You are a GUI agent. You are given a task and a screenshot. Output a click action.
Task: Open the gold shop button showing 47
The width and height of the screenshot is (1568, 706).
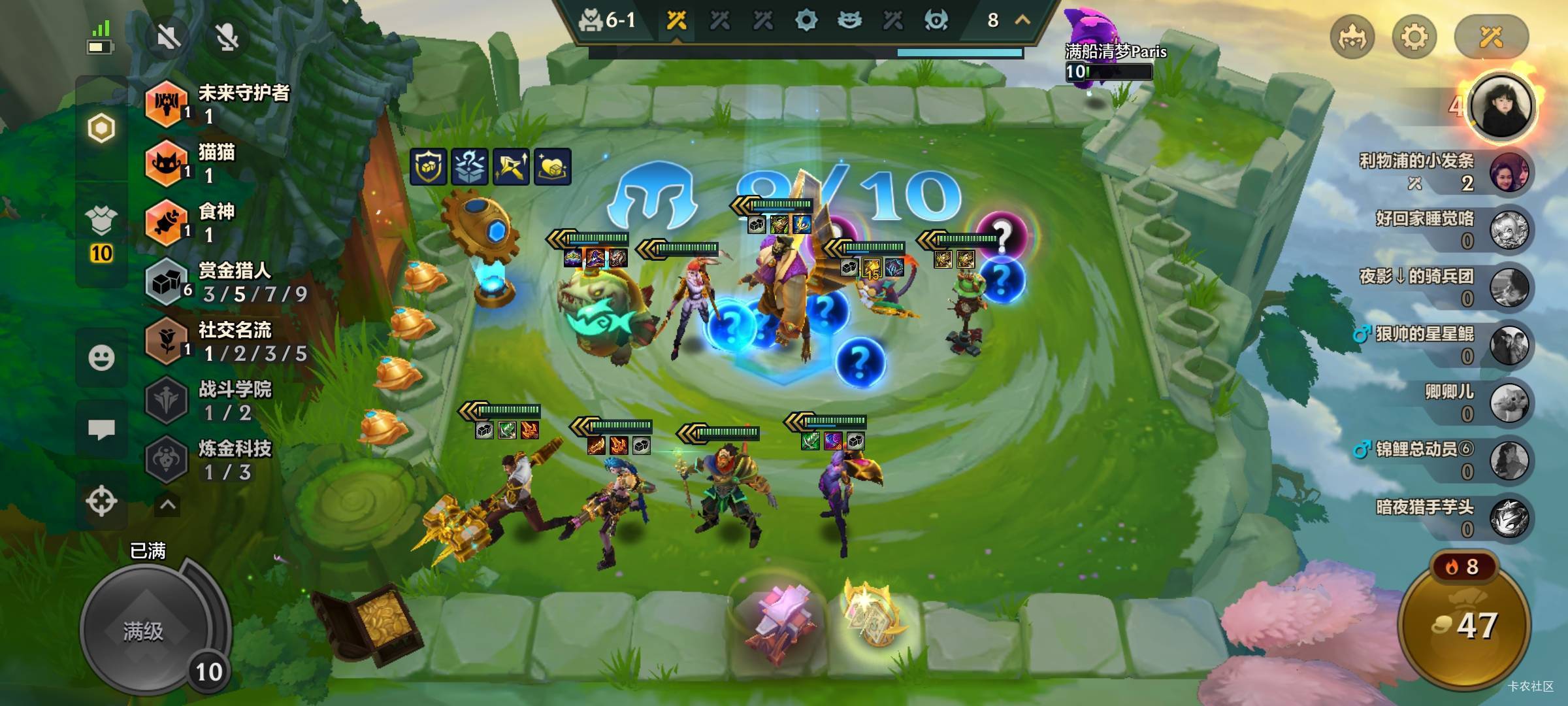click(1465, 626)
